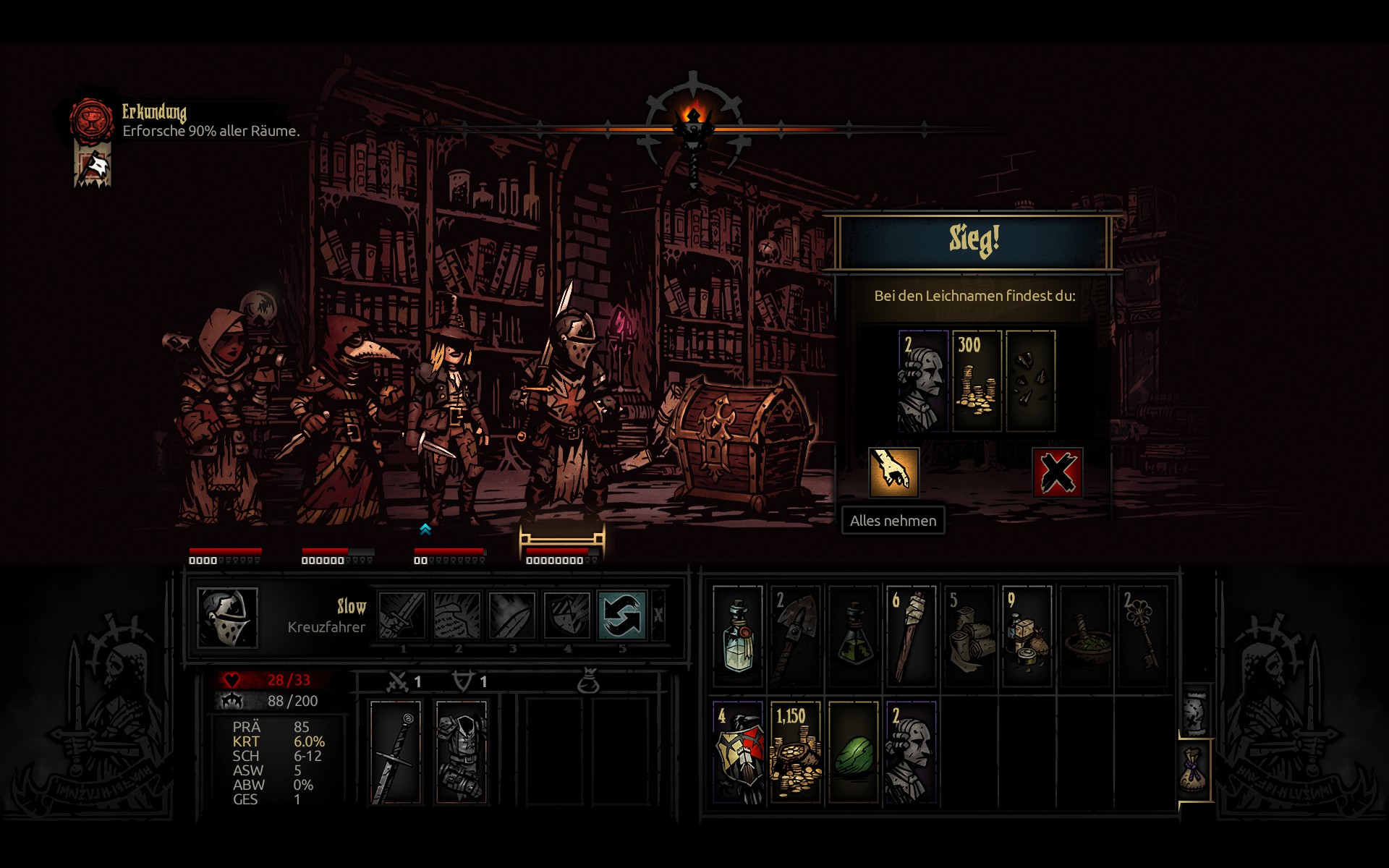Select the 1,150 gold pile in inventory

click(795, 752)
